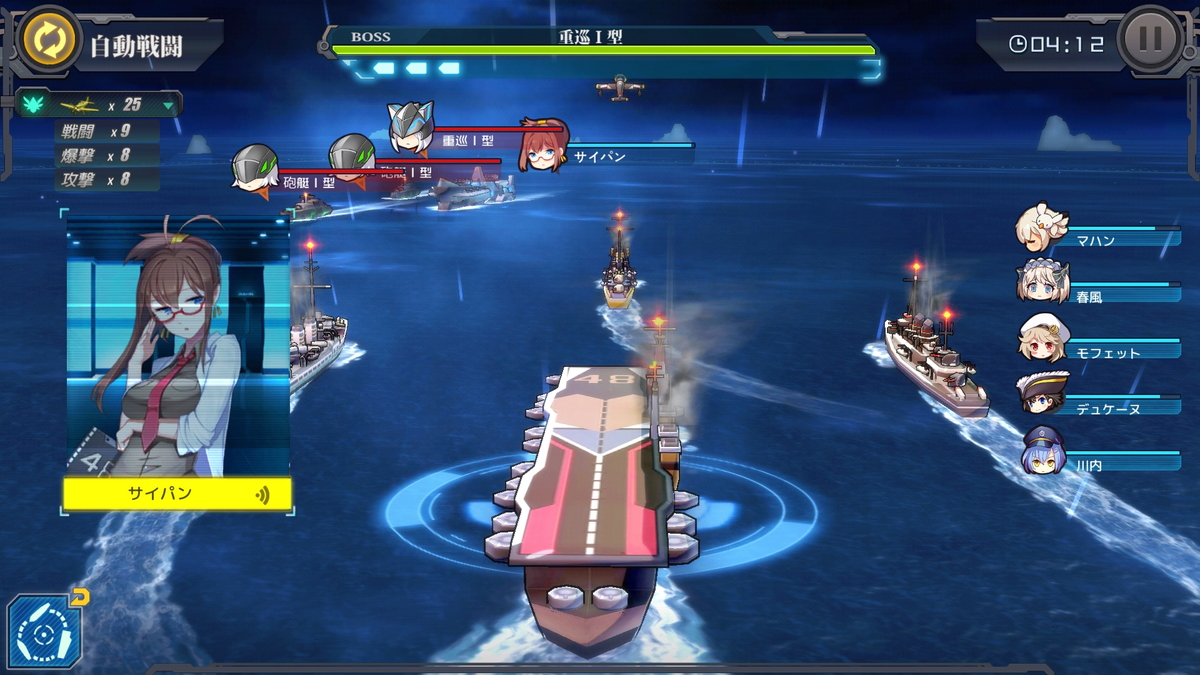1200x675 pixels.
Task: Collapse the aircraft count dropdown
Action: click(x=168, y=105)
